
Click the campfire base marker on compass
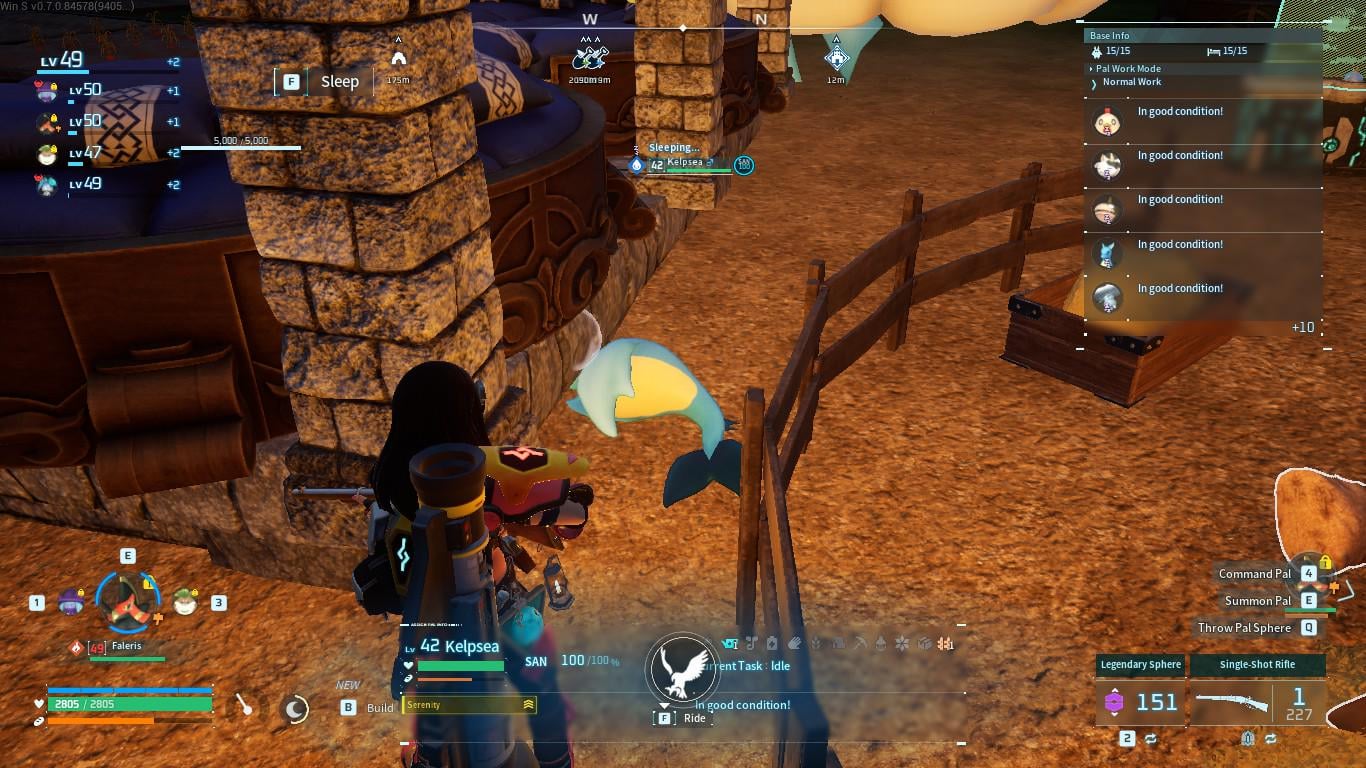point(398,57)
